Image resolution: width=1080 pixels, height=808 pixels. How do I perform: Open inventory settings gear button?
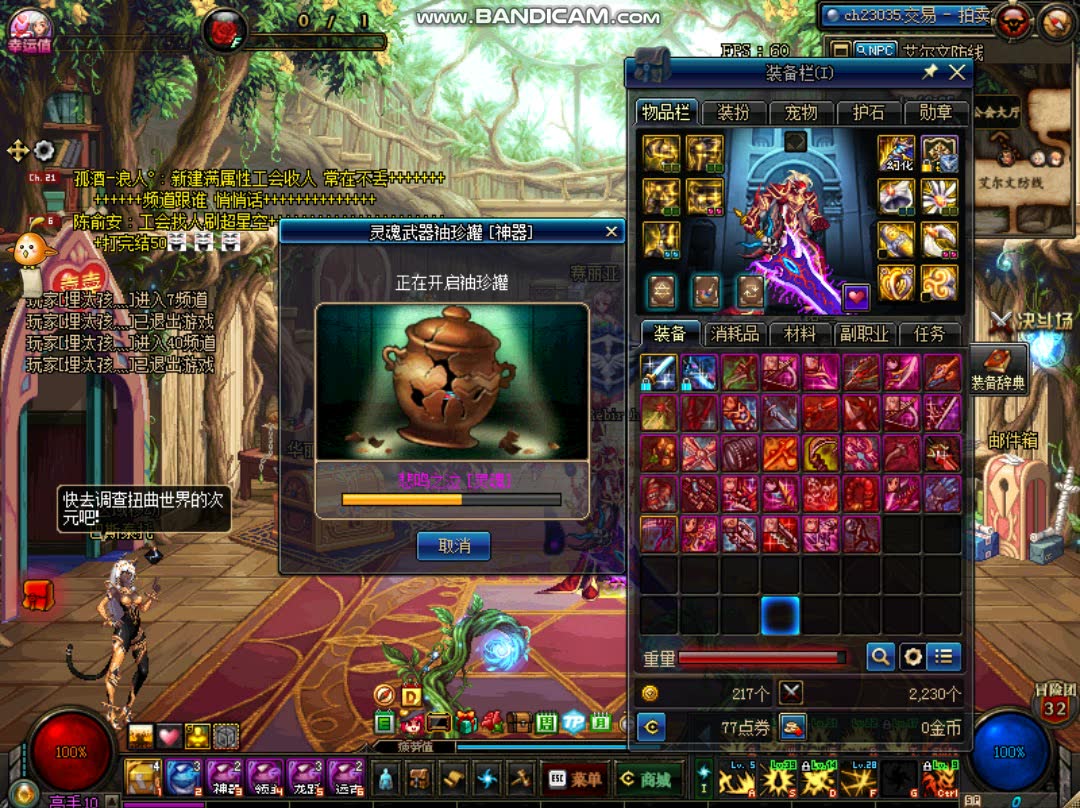(912, 656)
